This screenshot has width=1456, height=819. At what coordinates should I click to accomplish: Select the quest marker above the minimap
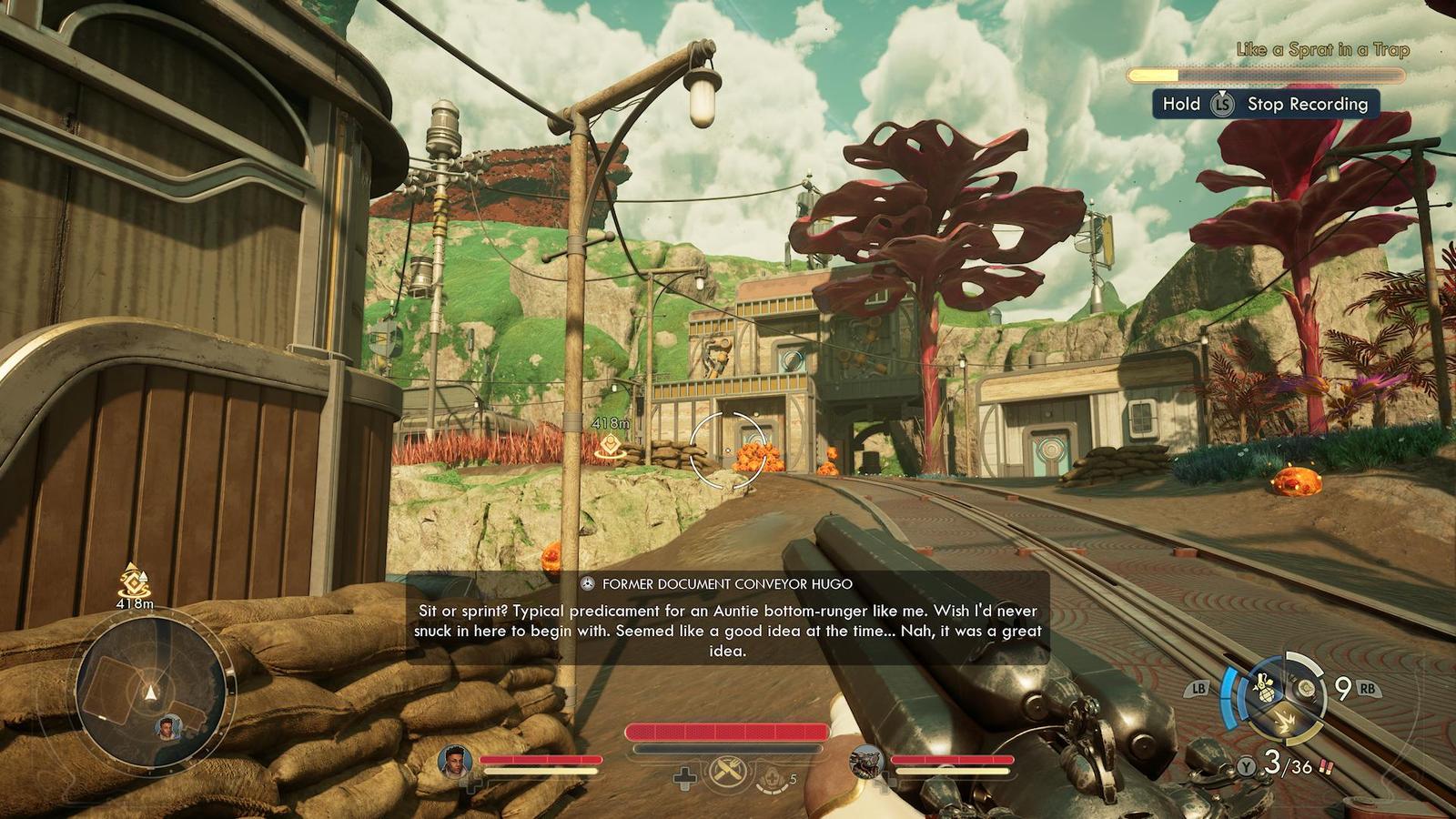135,580
